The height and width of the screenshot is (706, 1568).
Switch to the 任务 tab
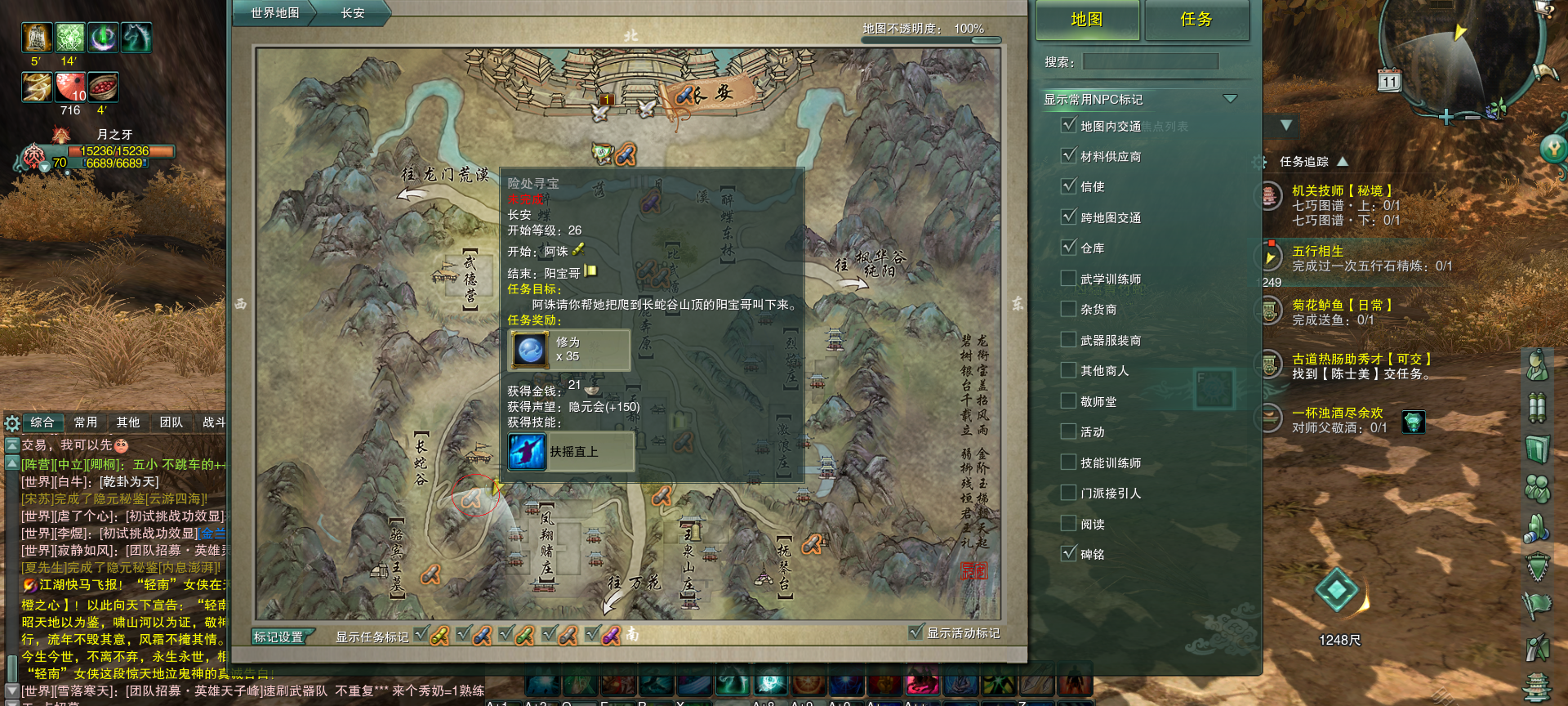(1196, 20)
